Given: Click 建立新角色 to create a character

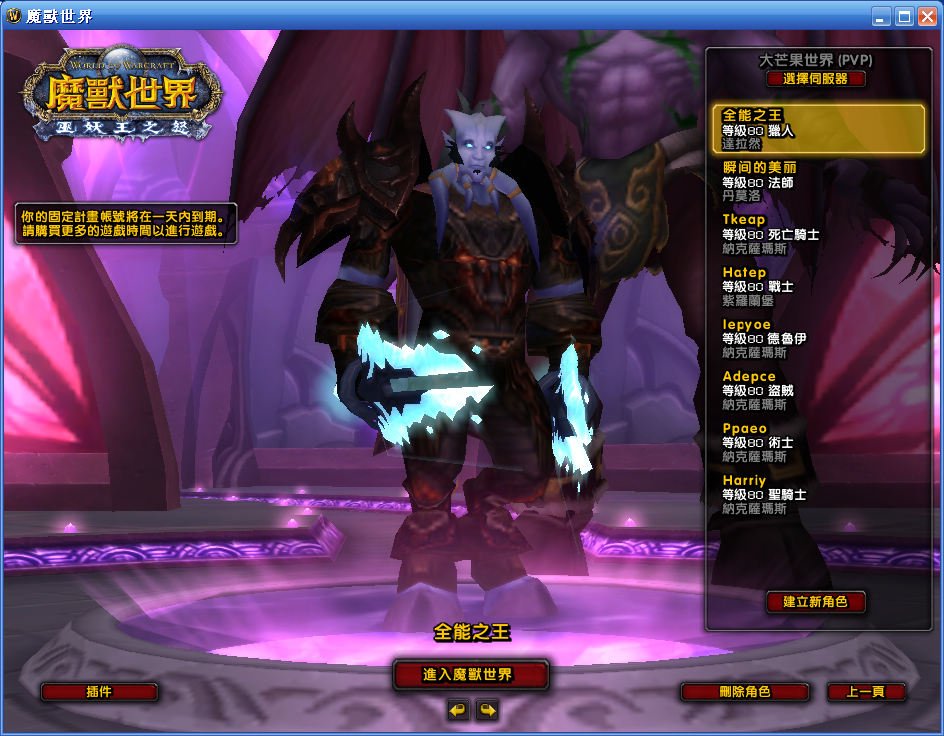Looking at the screenshot, I should pyautogui.click(x=815, y=602).
